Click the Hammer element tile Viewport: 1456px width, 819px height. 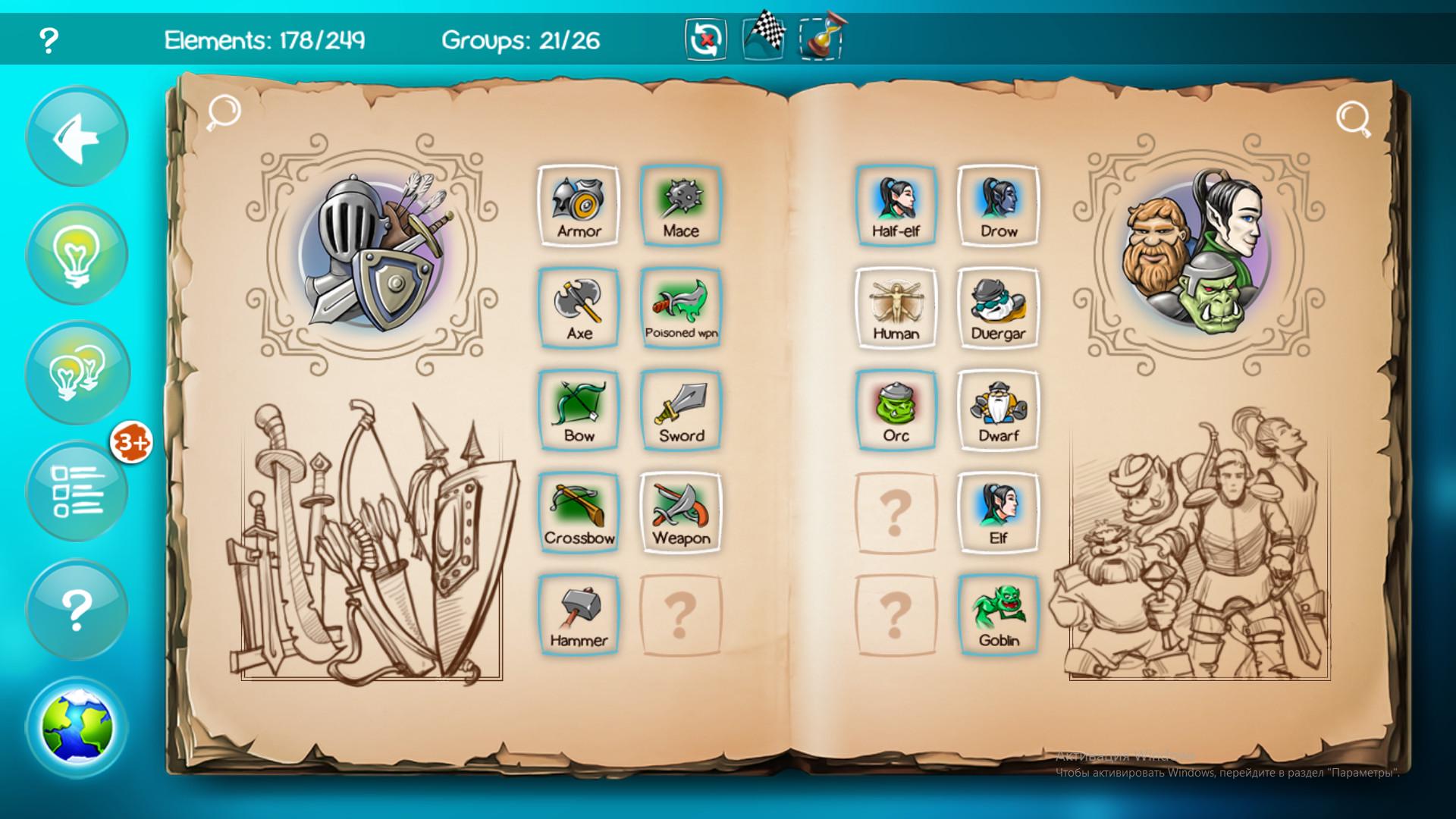click(x=579, y=615)
